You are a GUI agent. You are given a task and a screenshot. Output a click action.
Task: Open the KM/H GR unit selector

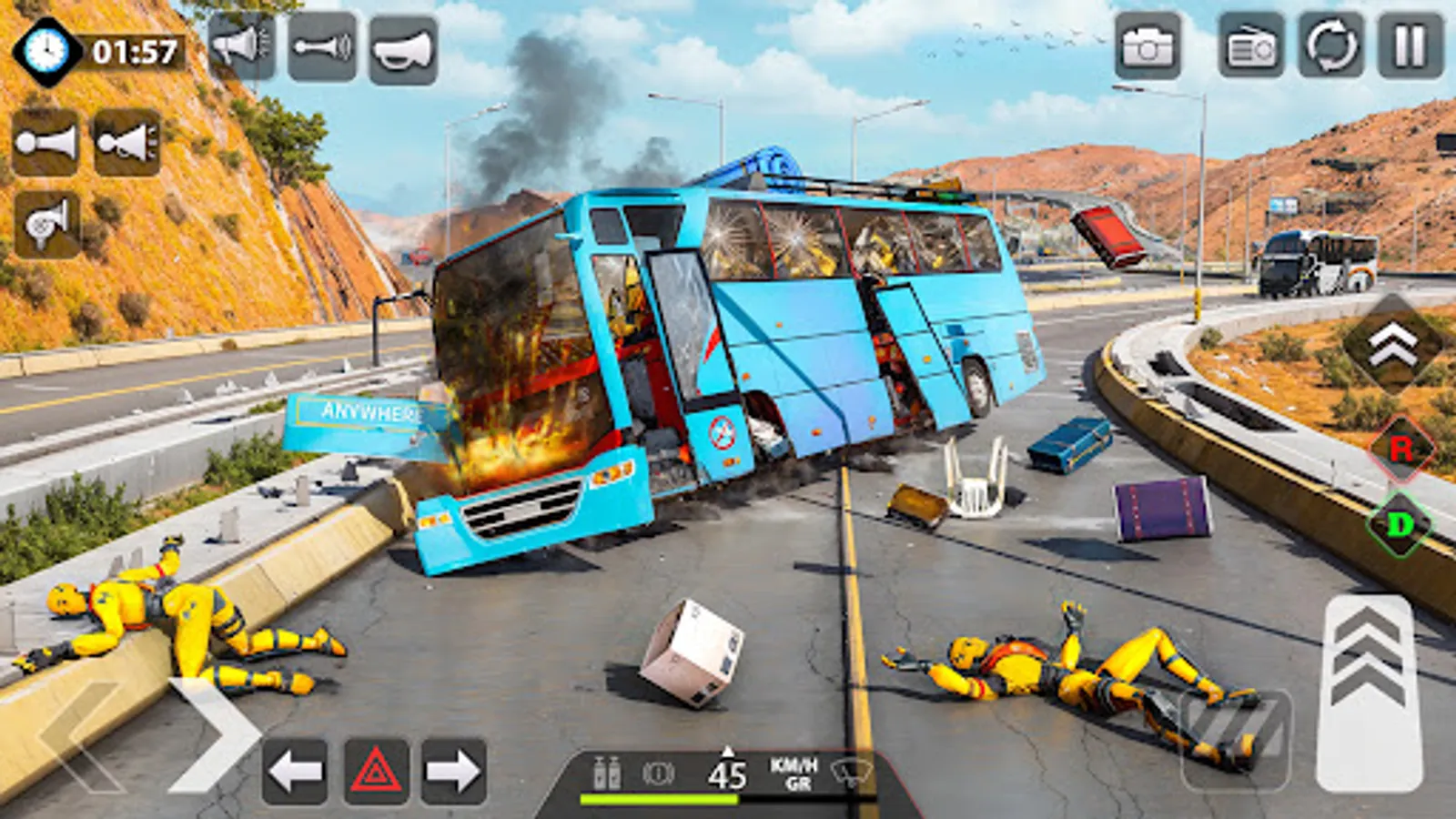click(x=792, y=773)
